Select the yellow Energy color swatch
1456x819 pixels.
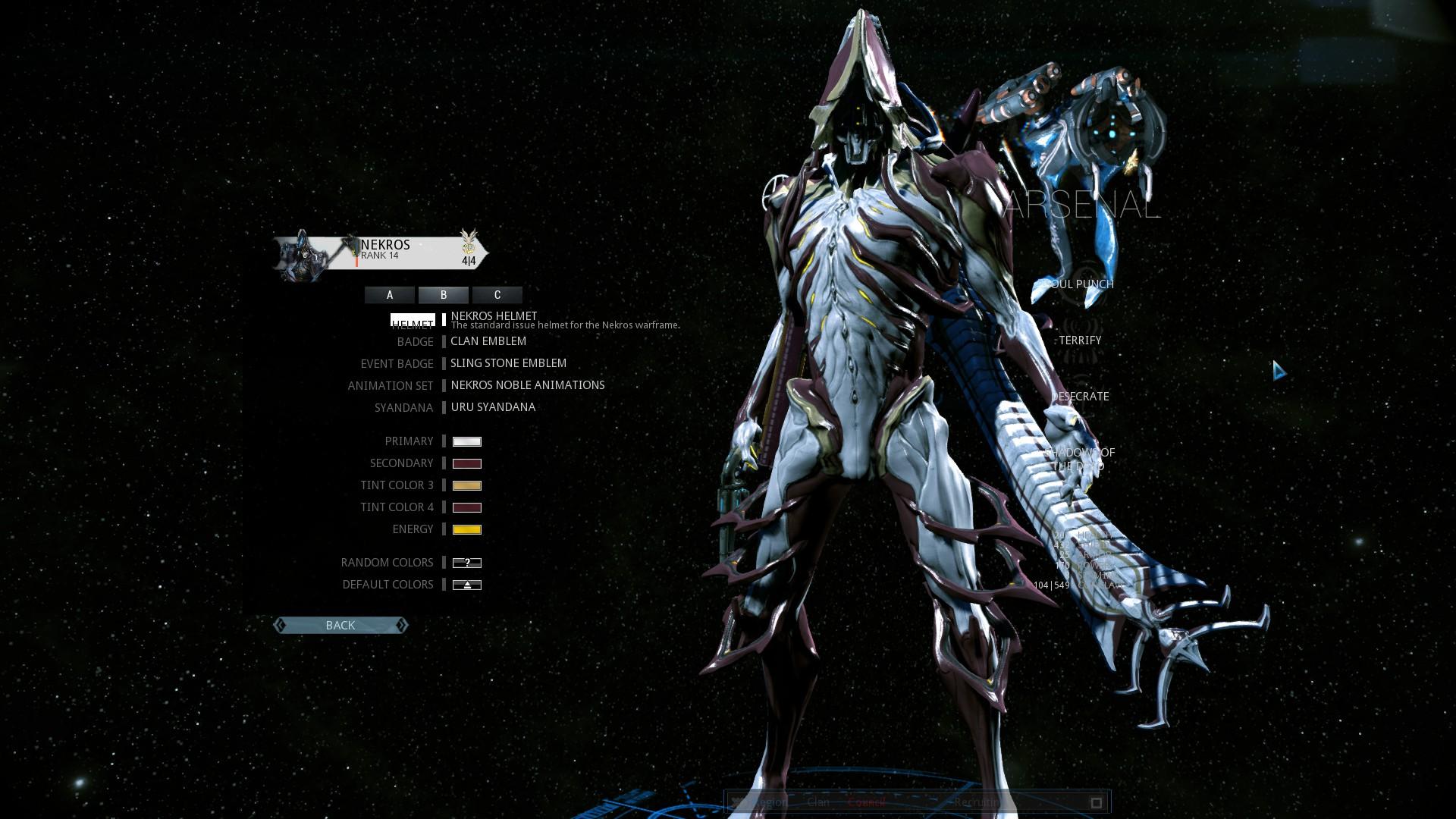(467, 529)
